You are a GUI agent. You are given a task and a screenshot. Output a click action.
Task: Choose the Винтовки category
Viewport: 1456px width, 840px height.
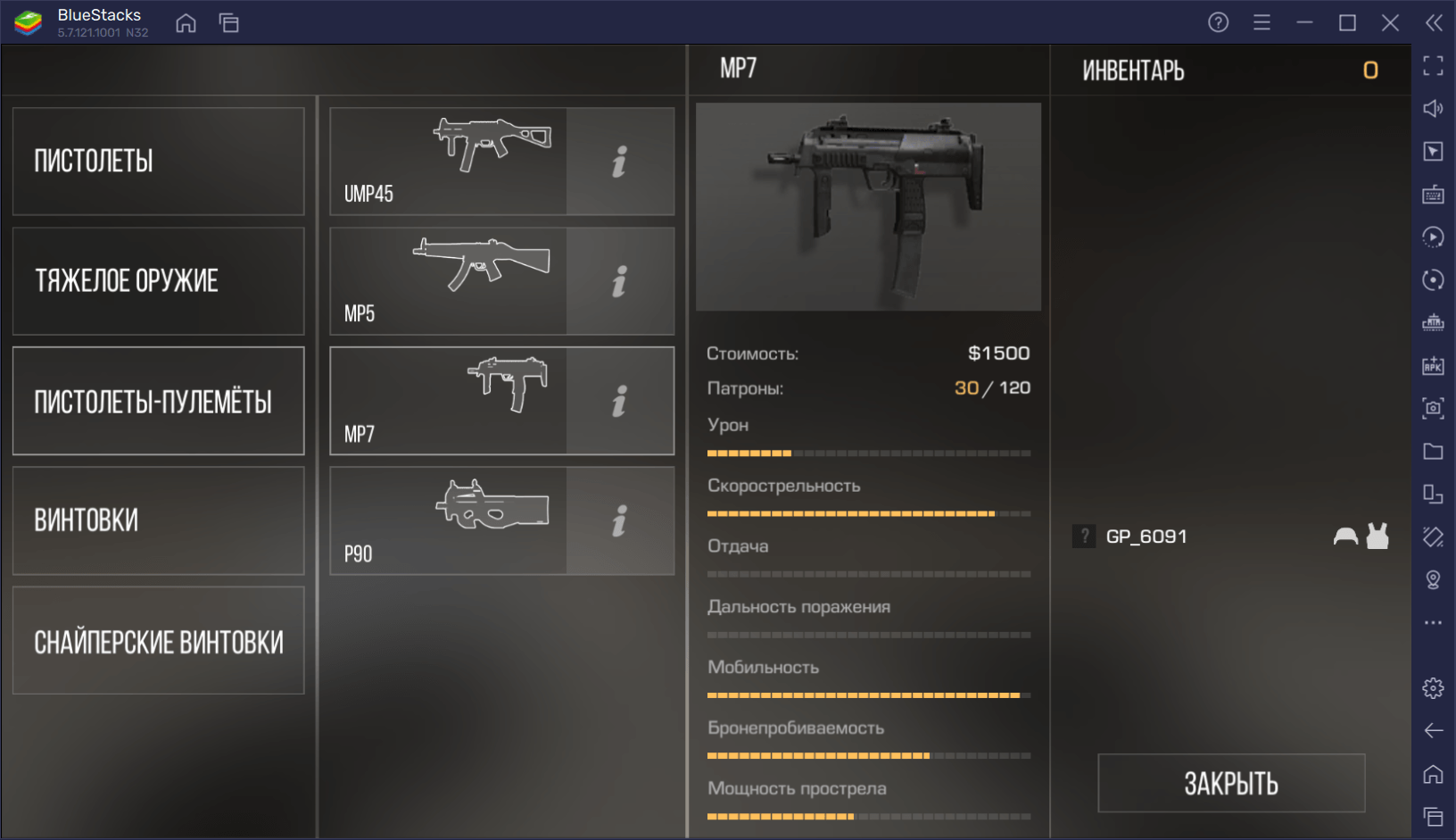[158, 520]
